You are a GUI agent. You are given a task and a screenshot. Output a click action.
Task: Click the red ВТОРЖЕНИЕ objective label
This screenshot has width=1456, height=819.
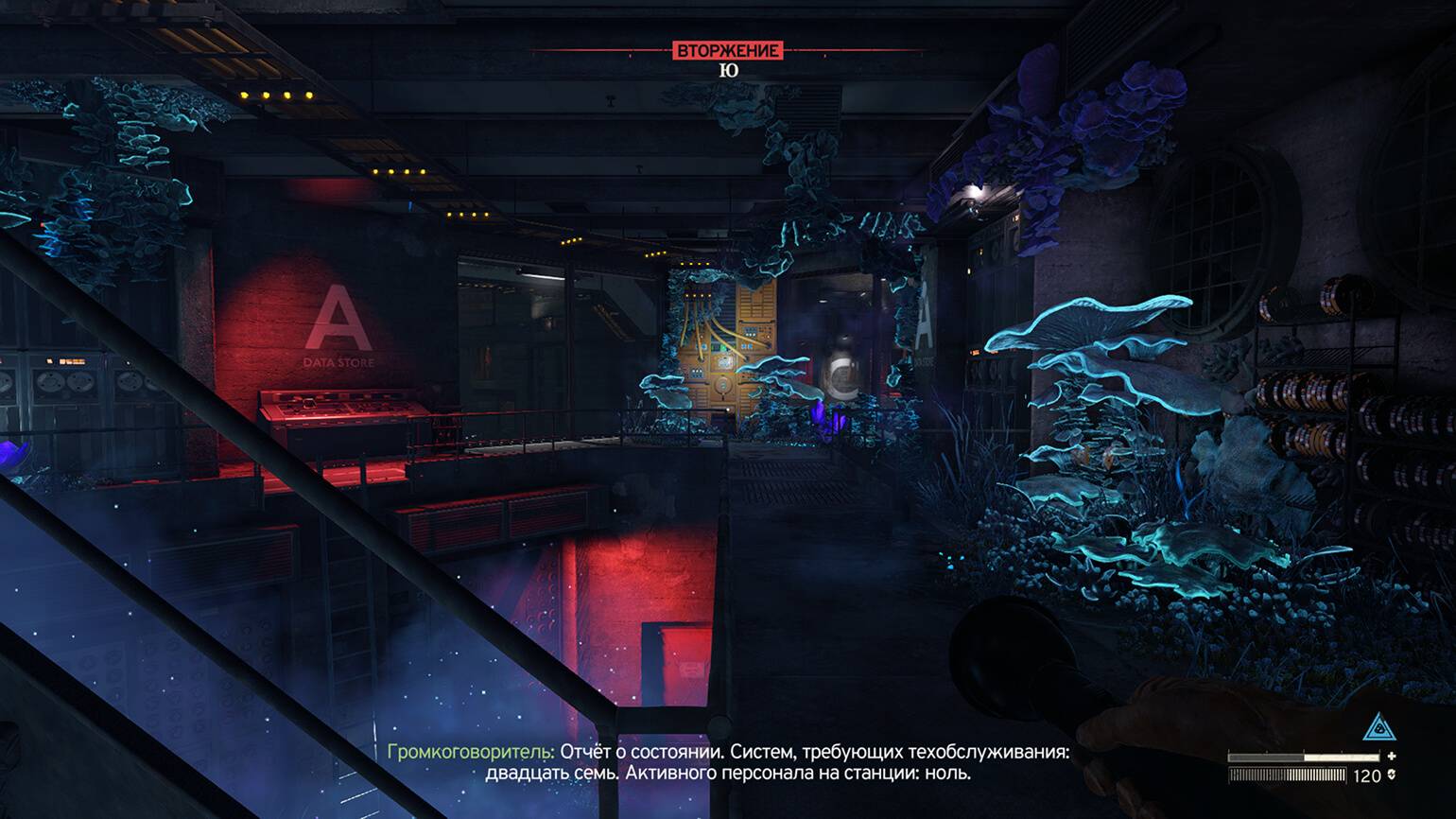(728, 50)
